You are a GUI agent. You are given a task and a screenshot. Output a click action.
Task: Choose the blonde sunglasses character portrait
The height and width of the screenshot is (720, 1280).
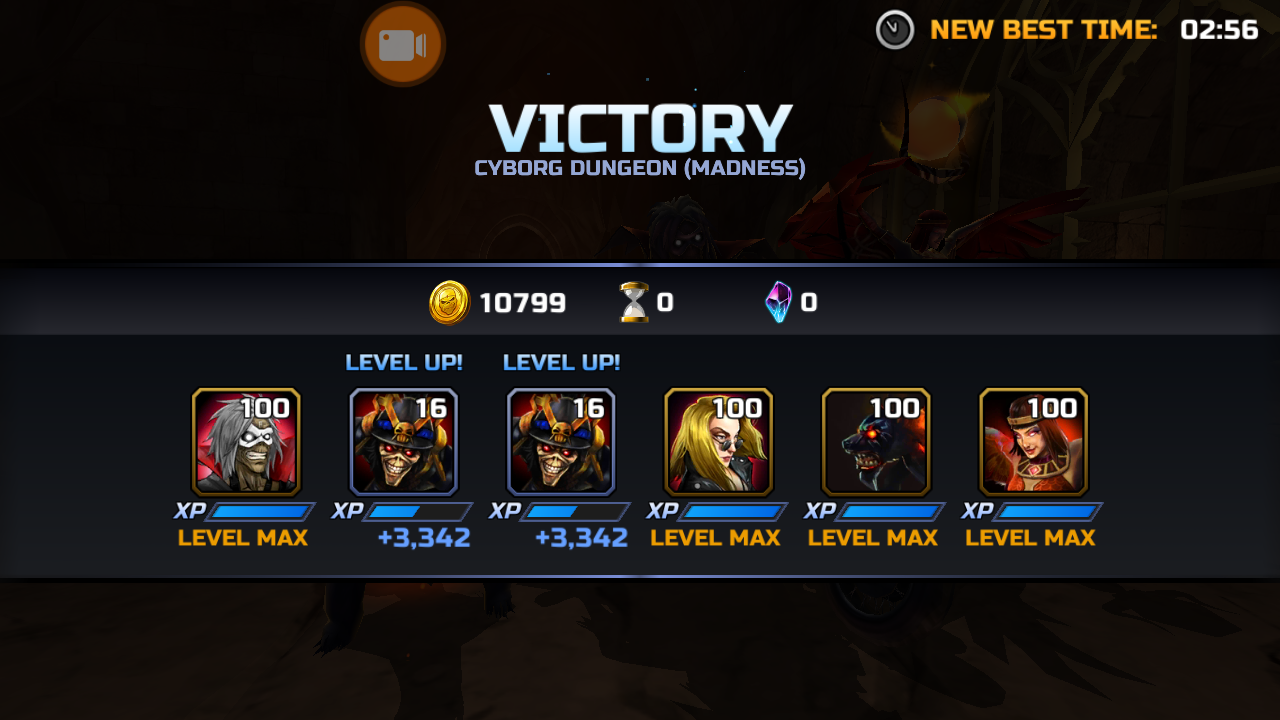pyautogui.click(x=718, y=442)
